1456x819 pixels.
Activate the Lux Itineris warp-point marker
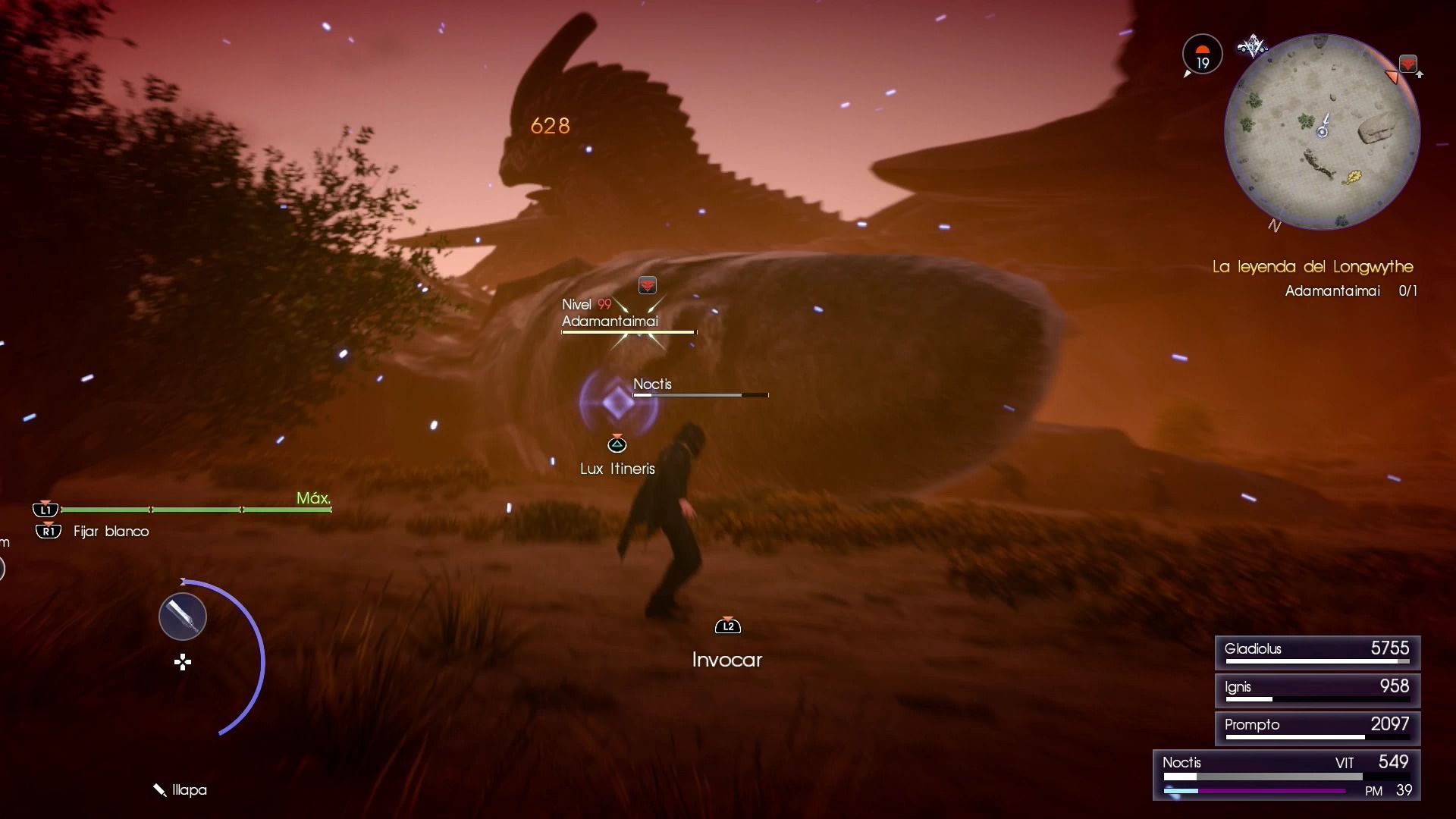[618, 403]
